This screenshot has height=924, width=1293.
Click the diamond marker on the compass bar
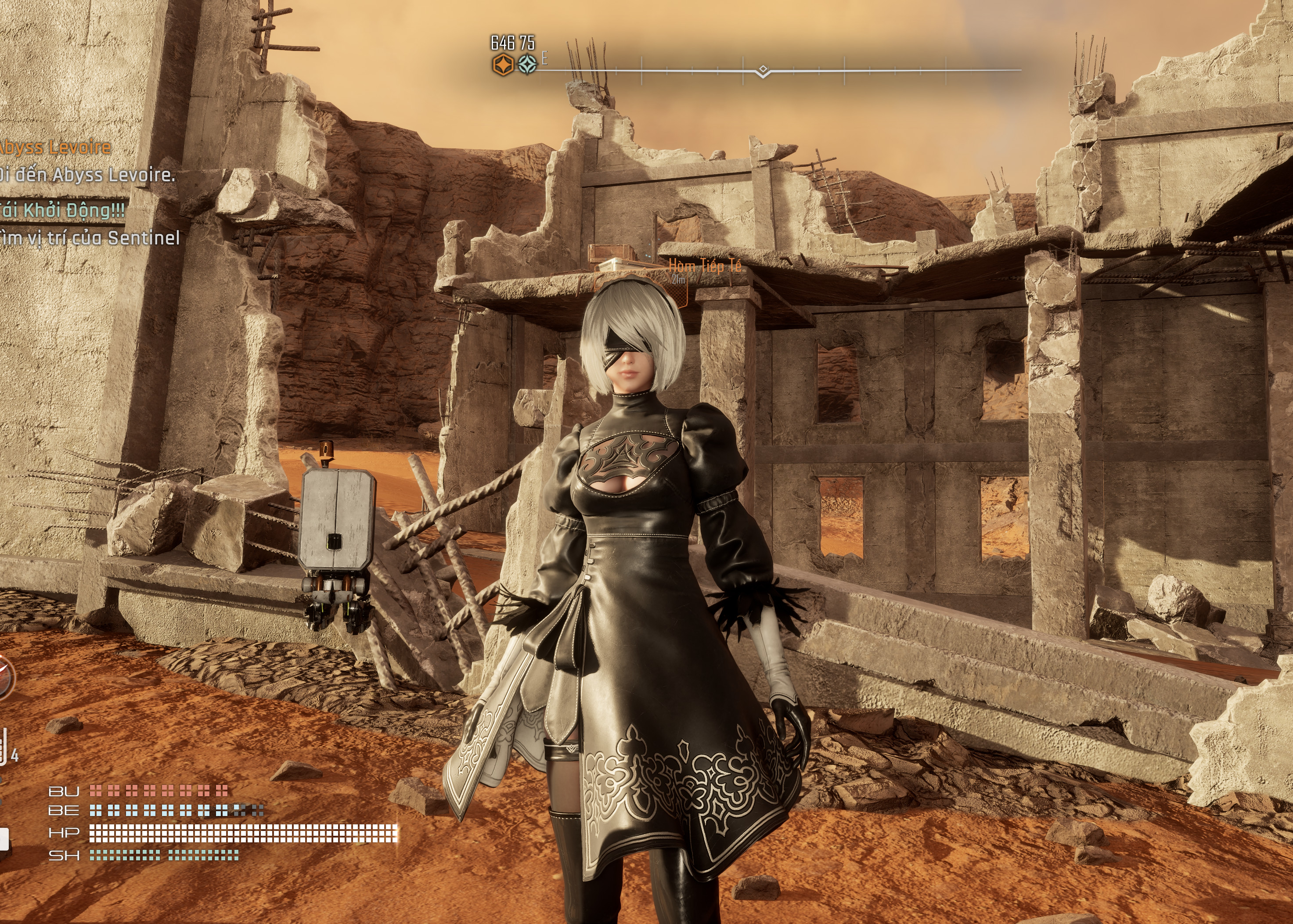tap(763, 71)
